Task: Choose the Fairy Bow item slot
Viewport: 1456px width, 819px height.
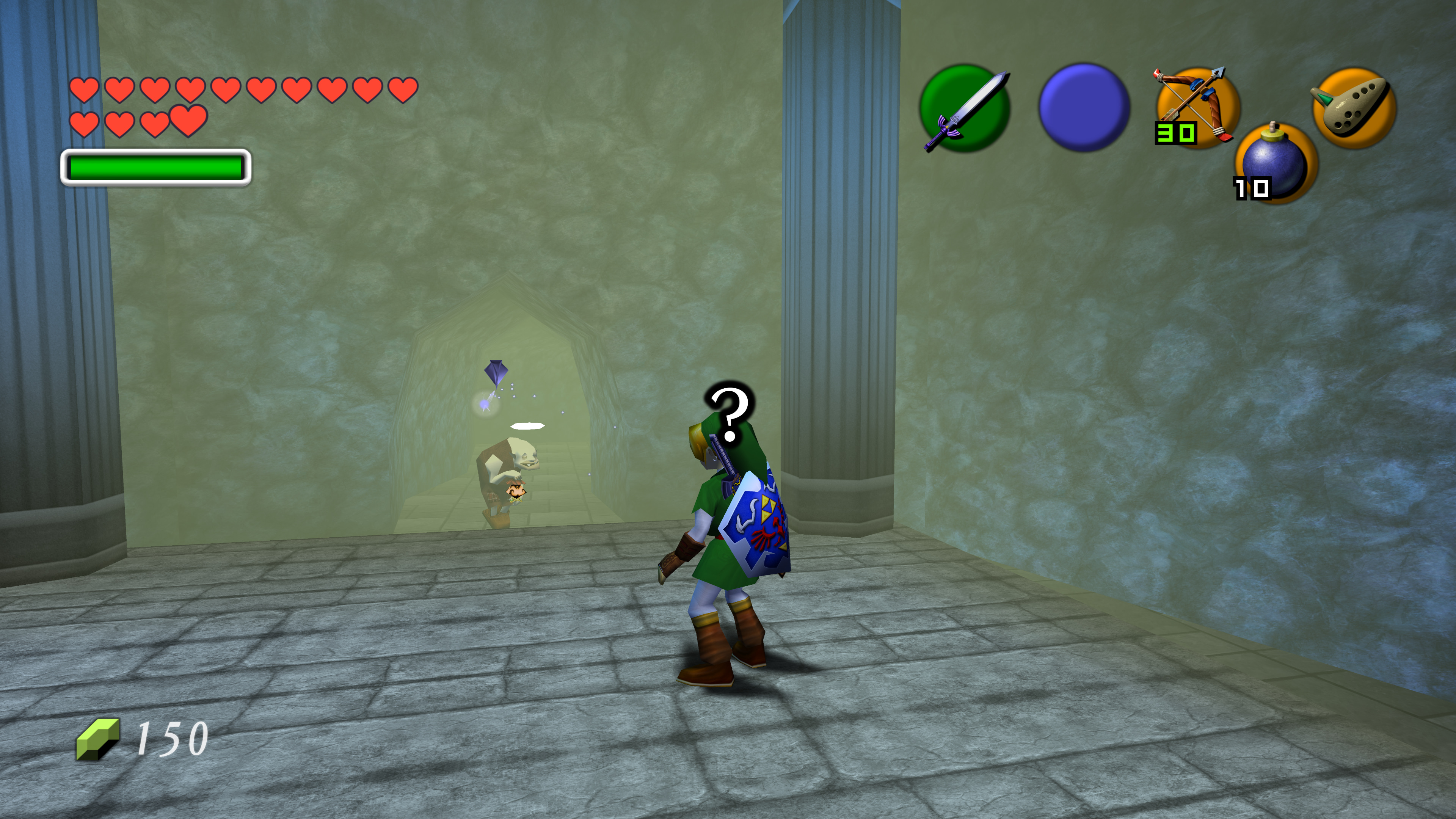Action: (1197, 107)
